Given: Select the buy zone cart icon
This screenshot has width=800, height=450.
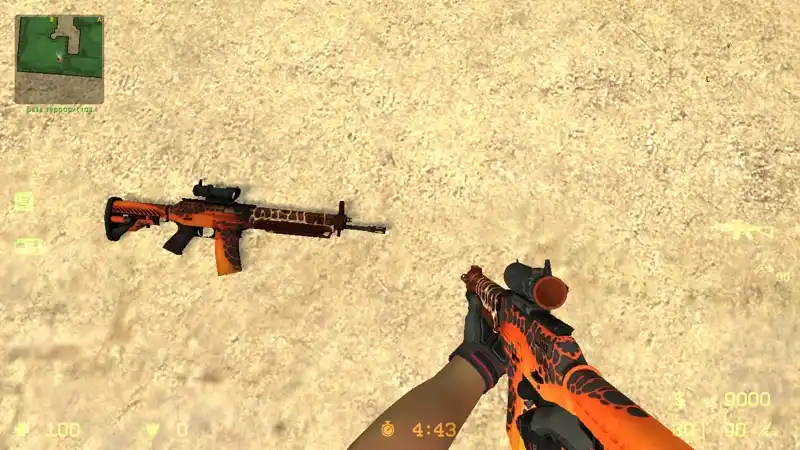Looking at the screenshot, I should click(x=23, y=201).
